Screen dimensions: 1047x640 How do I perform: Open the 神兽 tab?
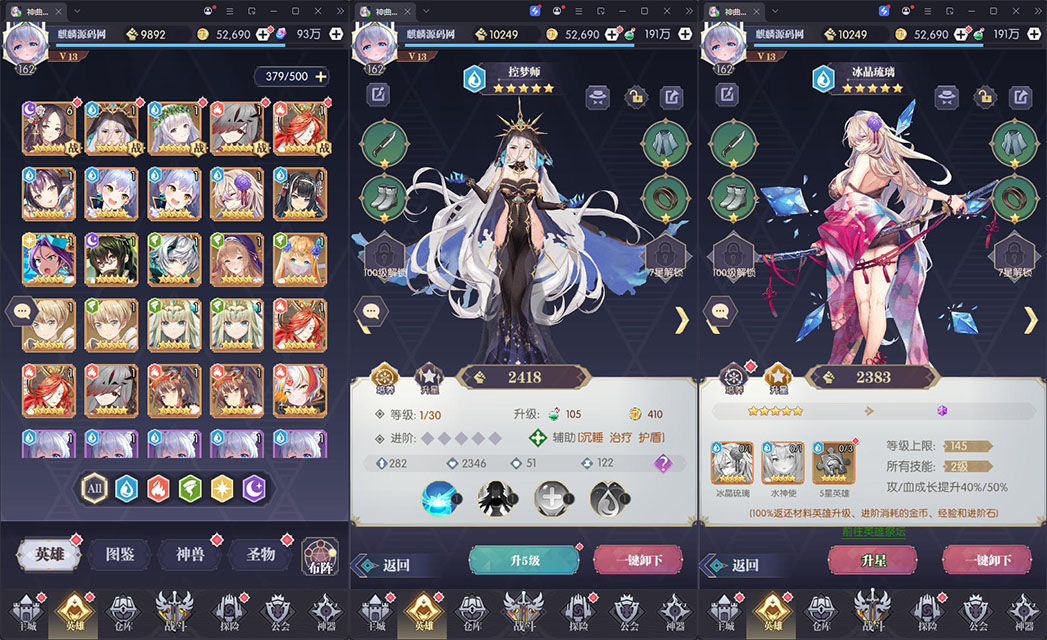[190, 554]
